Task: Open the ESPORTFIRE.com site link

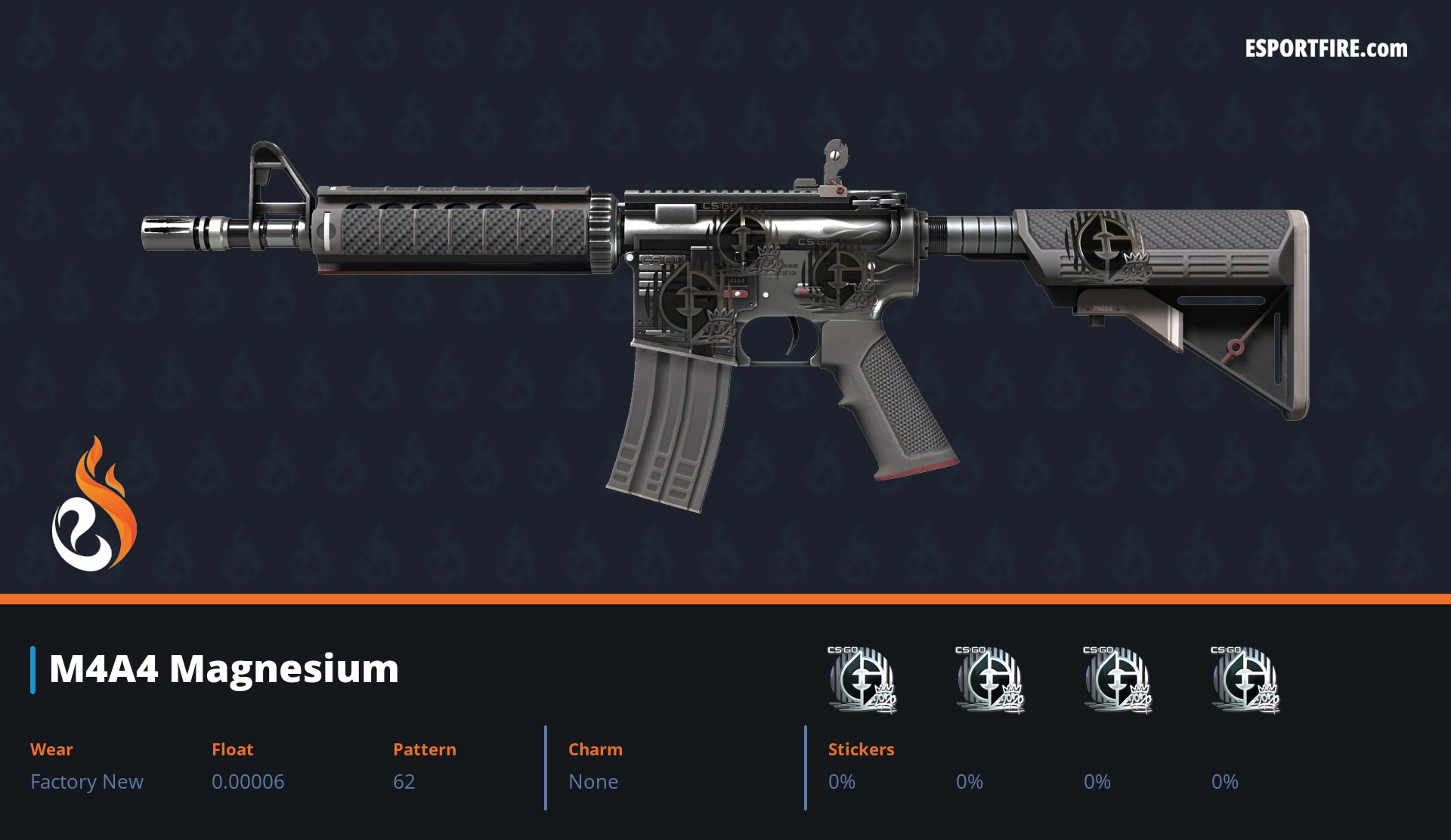Action: 1326,49
